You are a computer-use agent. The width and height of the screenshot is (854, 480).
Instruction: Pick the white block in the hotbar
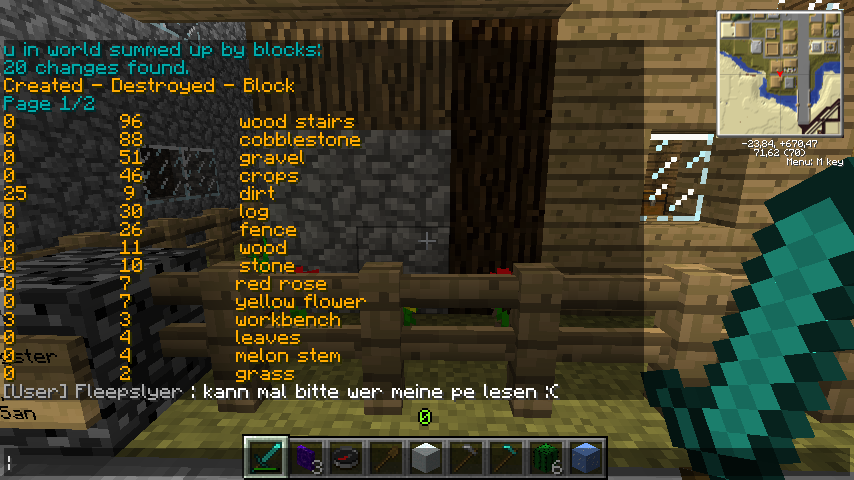(x=427, y=458)
